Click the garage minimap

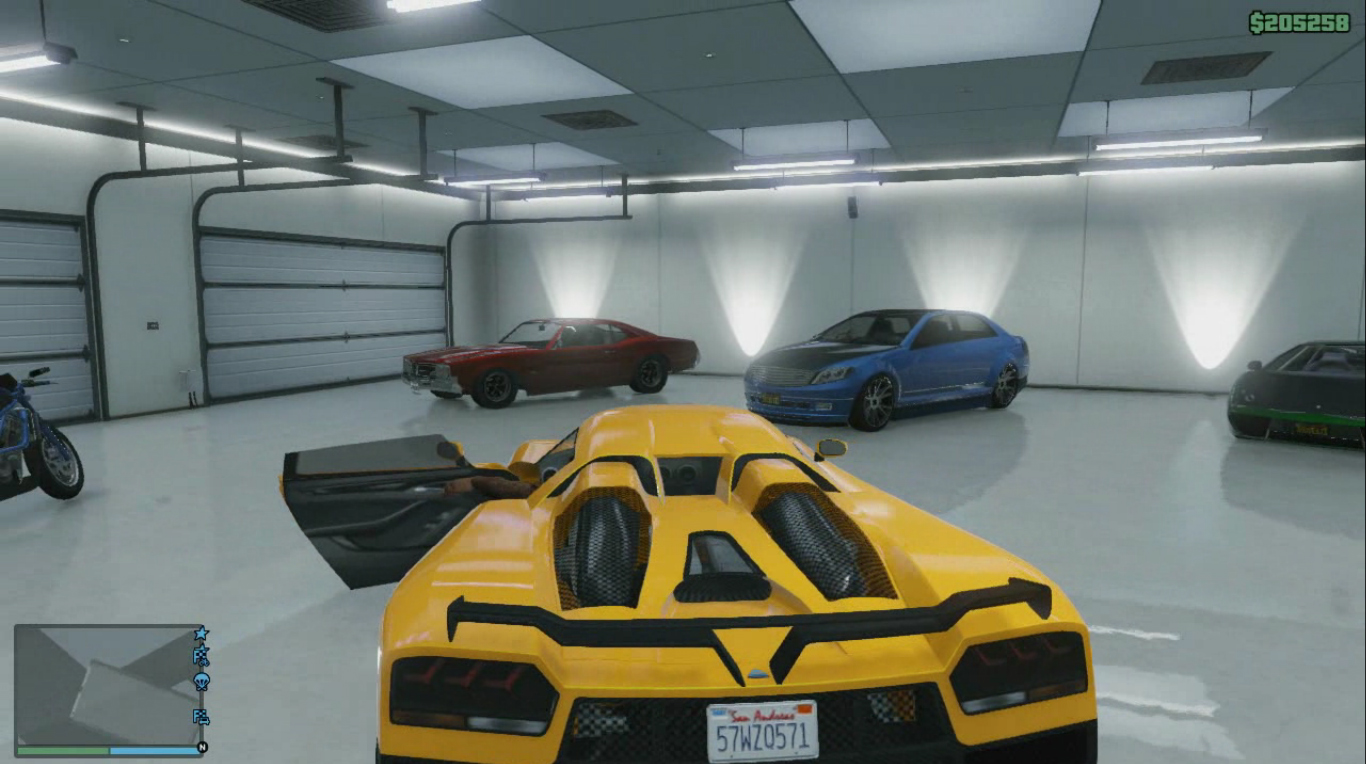[x=105, y=685]
